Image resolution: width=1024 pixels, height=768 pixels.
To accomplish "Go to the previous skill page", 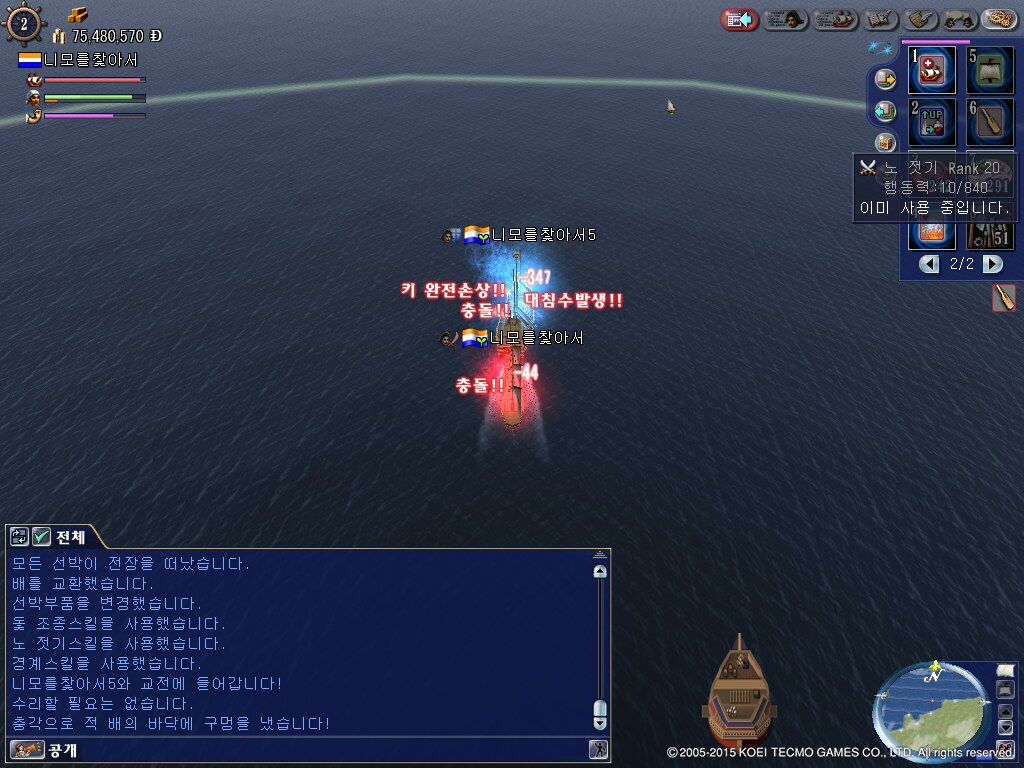I will pyautogui.click(x=930, y=264).
